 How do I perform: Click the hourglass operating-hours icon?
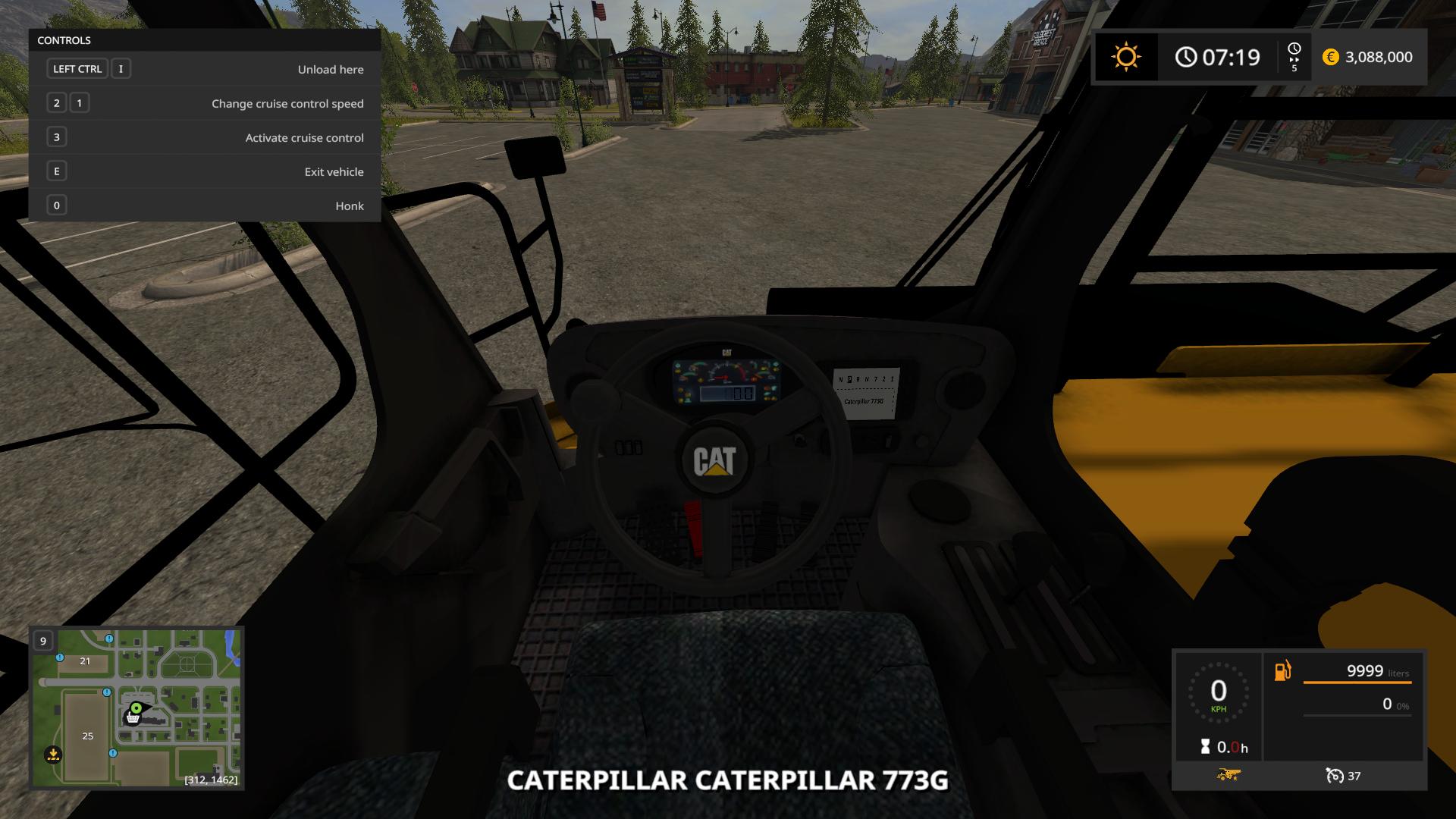(1206, 745)
